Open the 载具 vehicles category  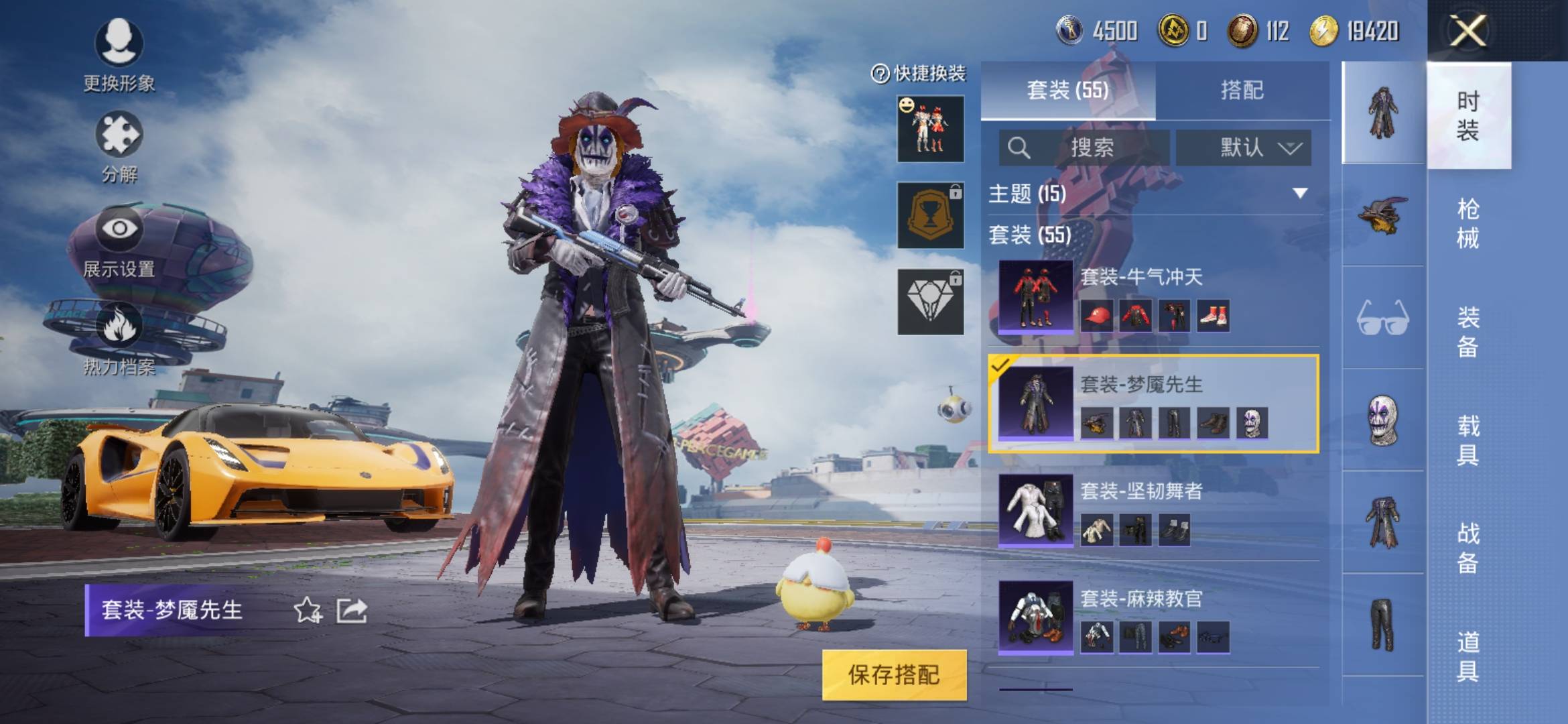tap(1467, 440)
